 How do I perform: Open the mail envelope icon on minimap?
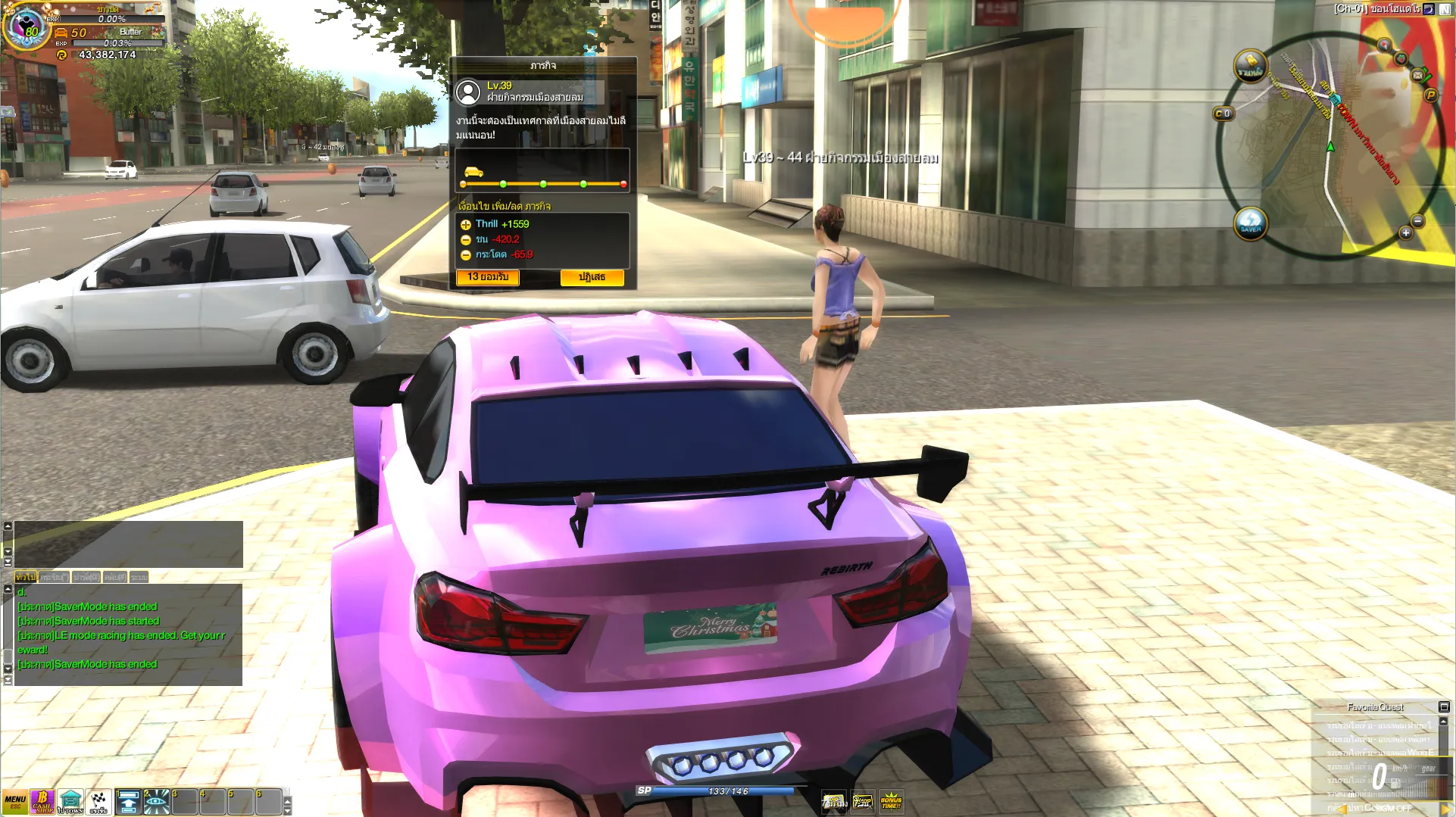[1417, 75]
